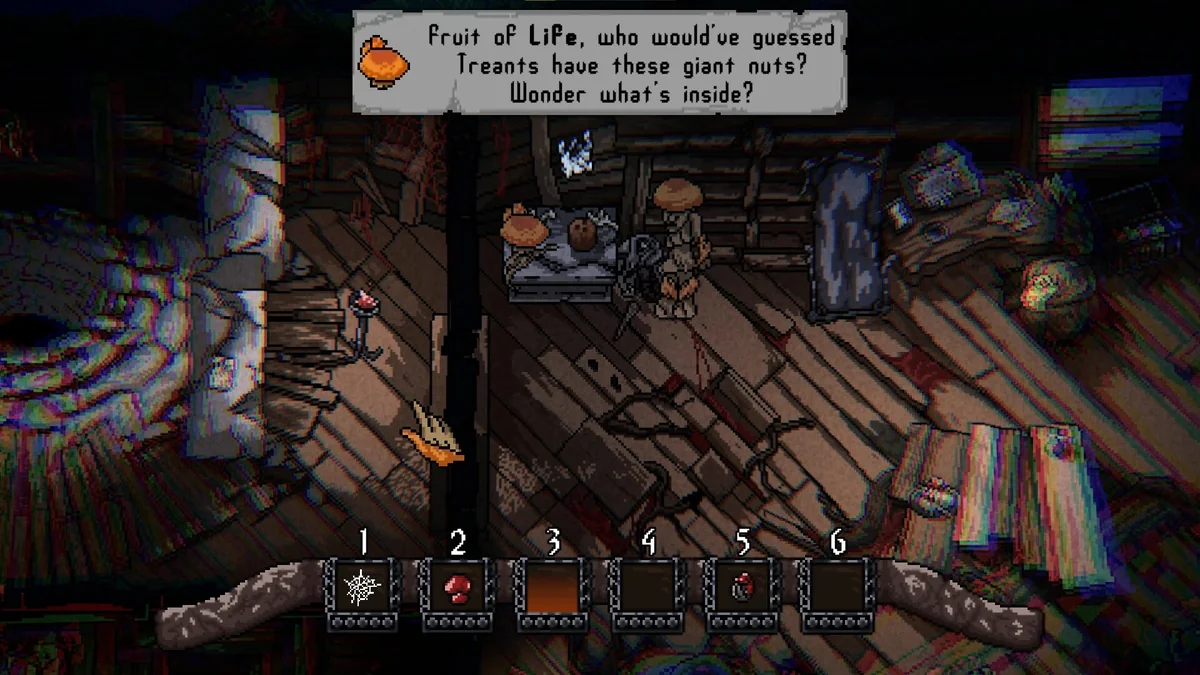Select the cobweb item in slot 1

point(362,589)
